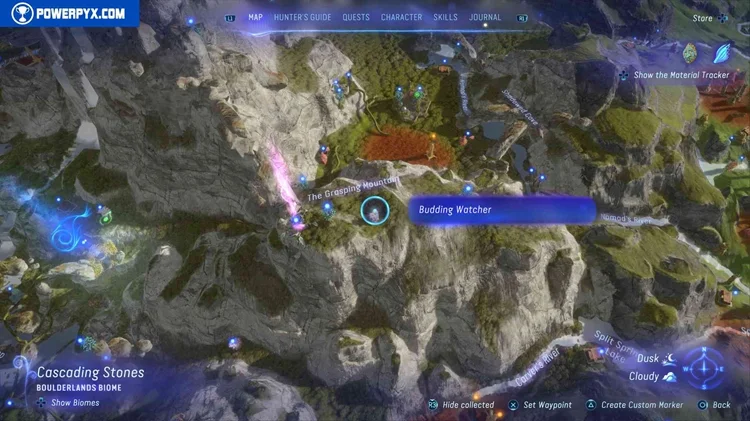
Task: Switch to the Hunter's Guide tab
Action: pyautogui.click(x=303, y=17)
